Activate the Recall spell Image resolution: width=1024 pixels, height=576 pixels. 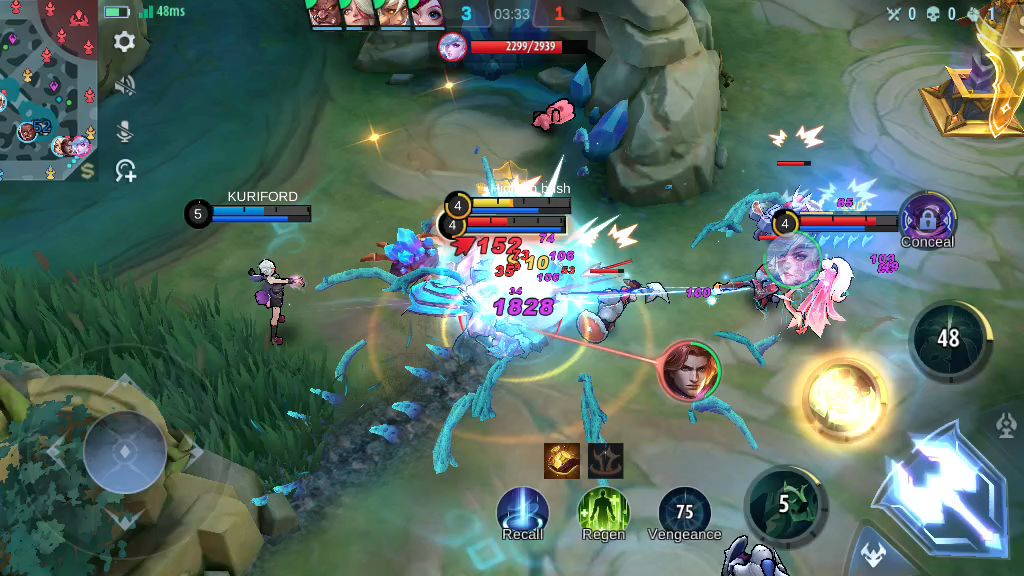(x=522, y=510)
